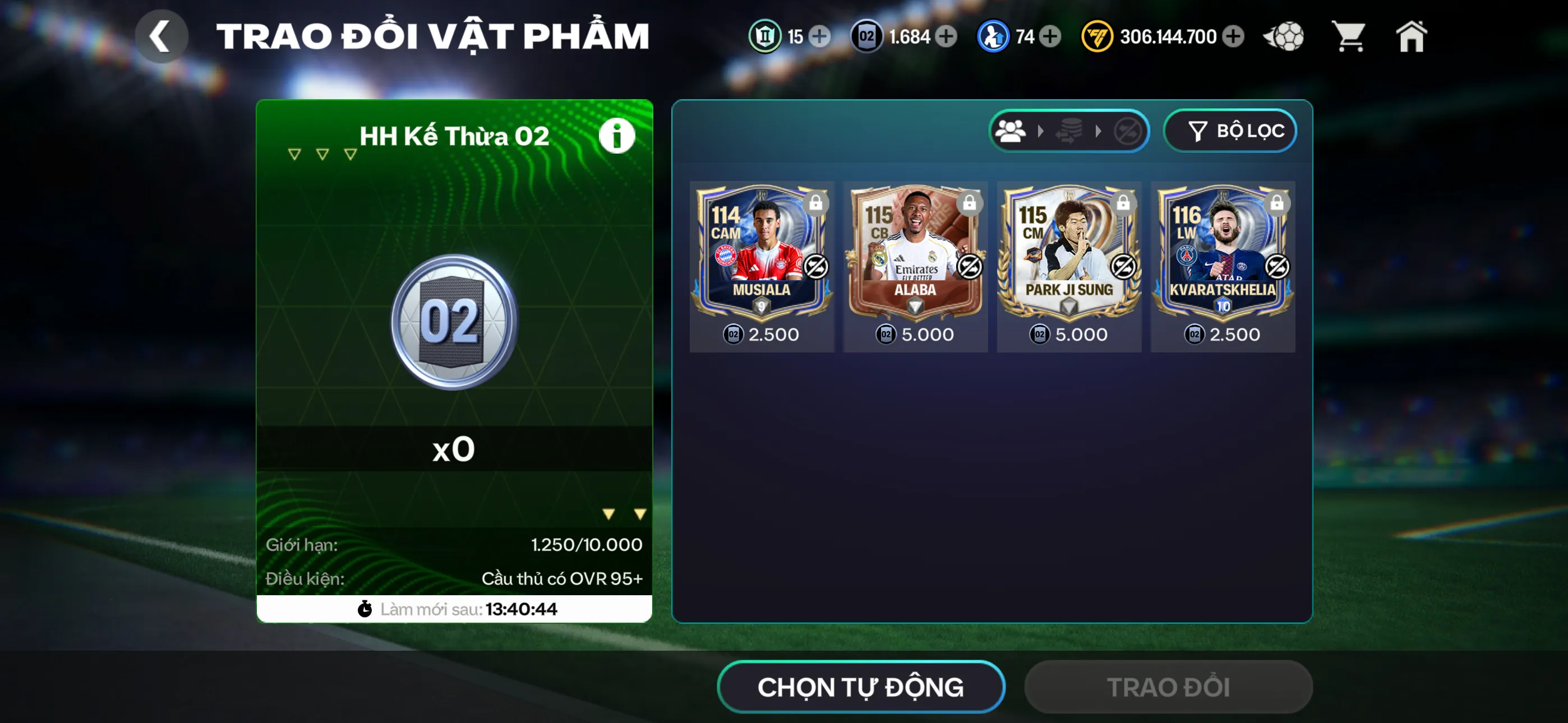Open the shopping cart
The image size is (1568, 723).
pos(1349,36)
